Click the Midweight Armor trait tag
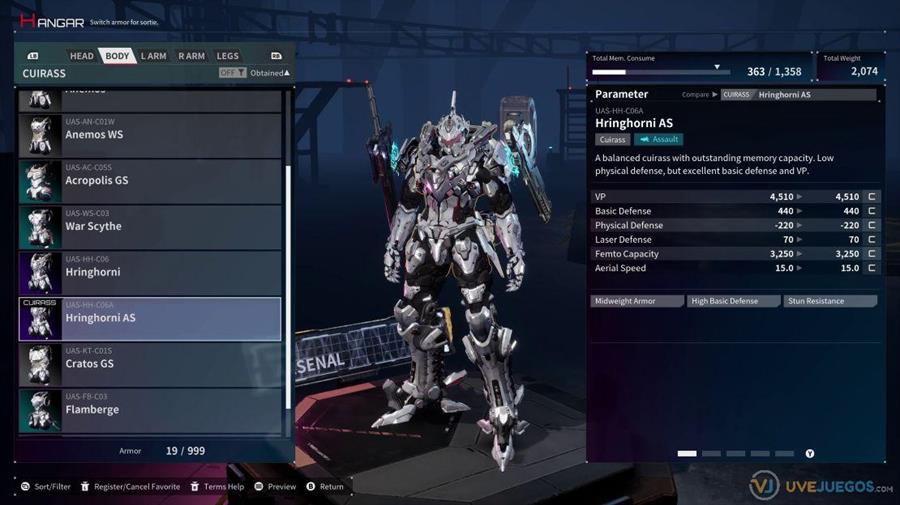Screen dimensions: 900x505 point(635,301)
